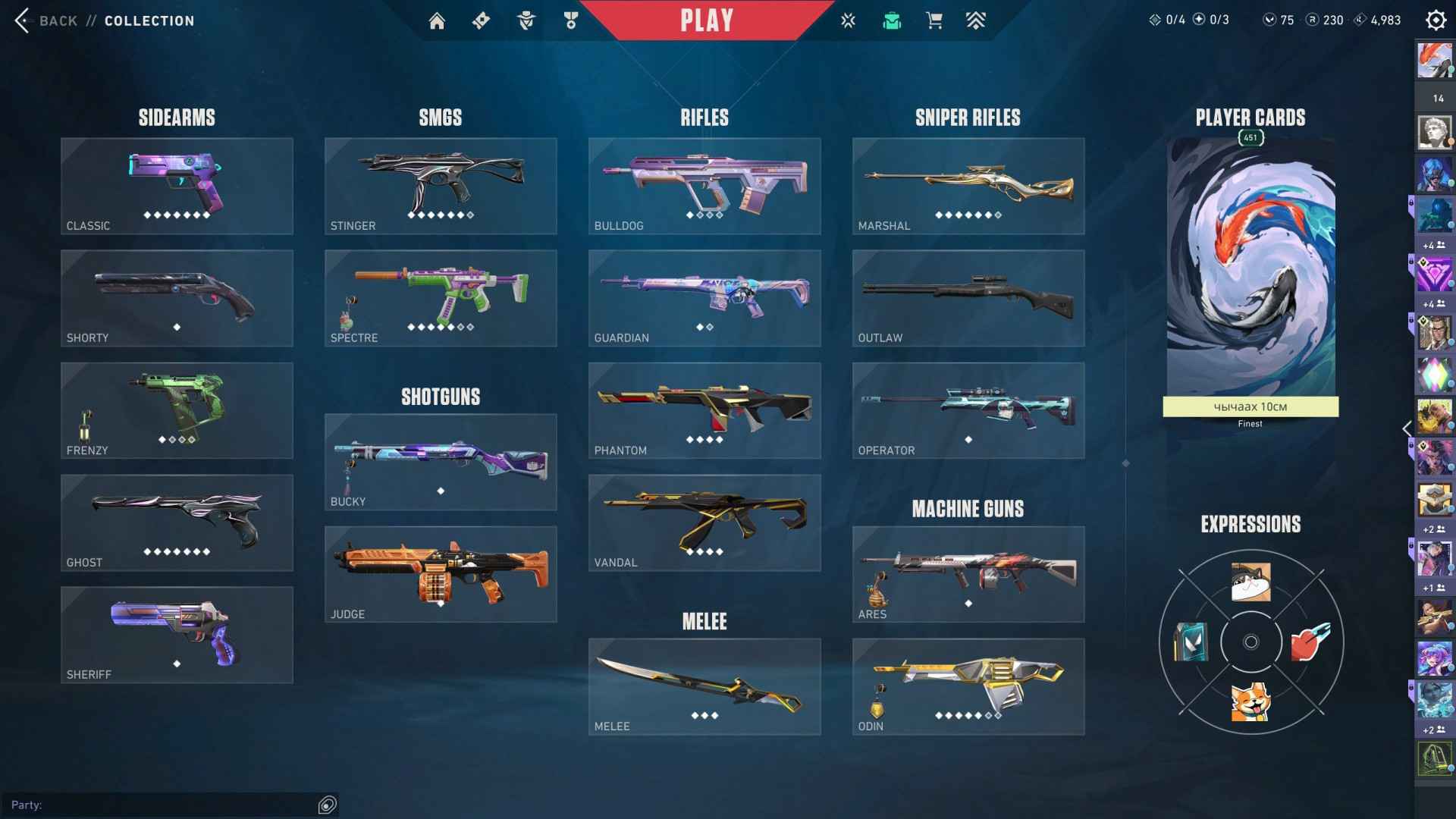
Task: Select the Premier chevrons icon
Action: click(x=976, y=20)
